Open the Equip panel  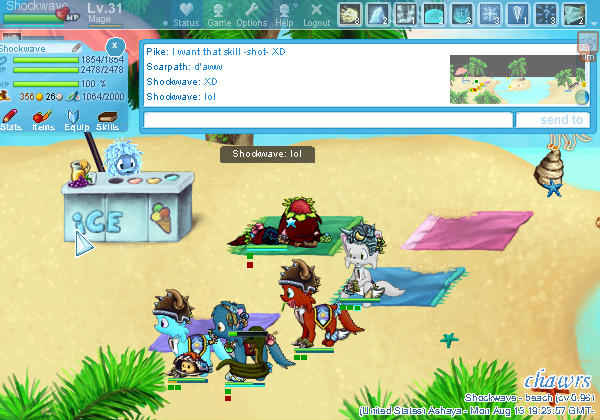click(76, 120)
